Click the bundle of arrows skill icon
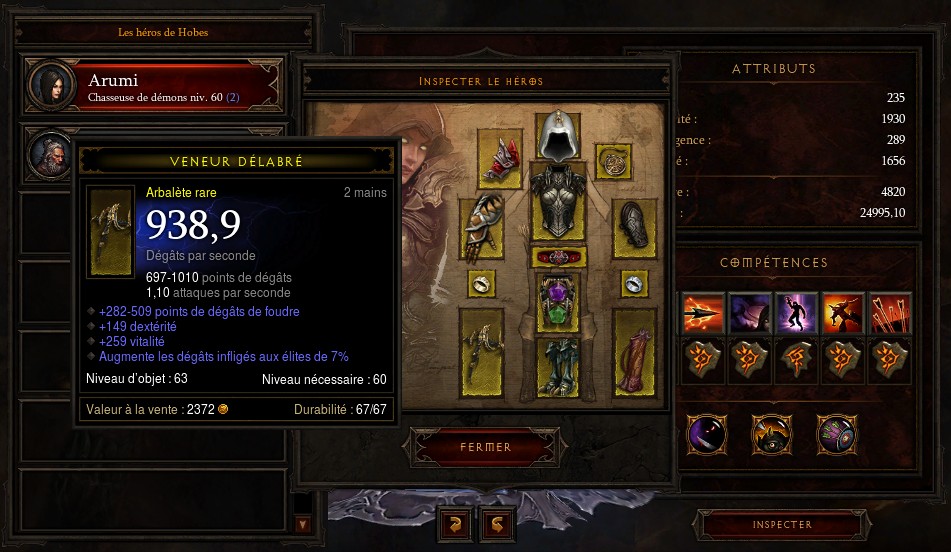 [x=889, y=313]
